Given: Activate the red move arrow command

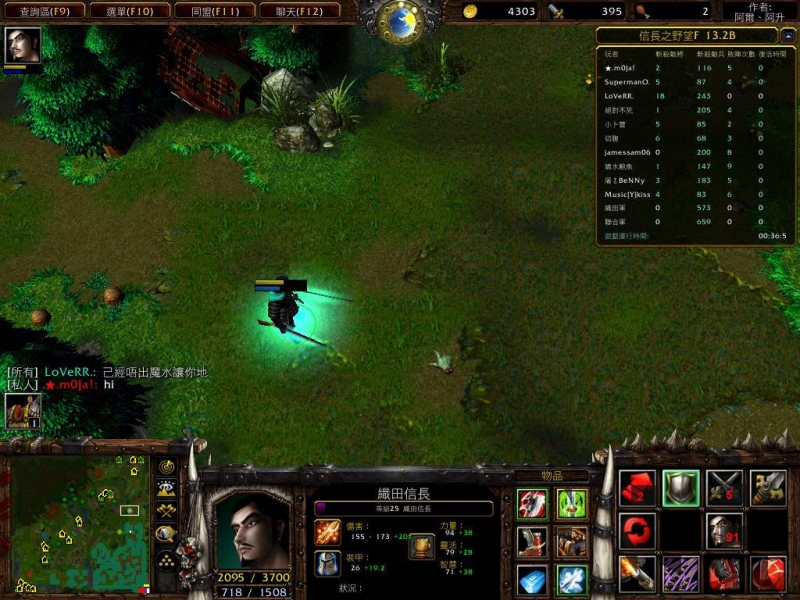Looking at the screenshot, I should (637, 488).
